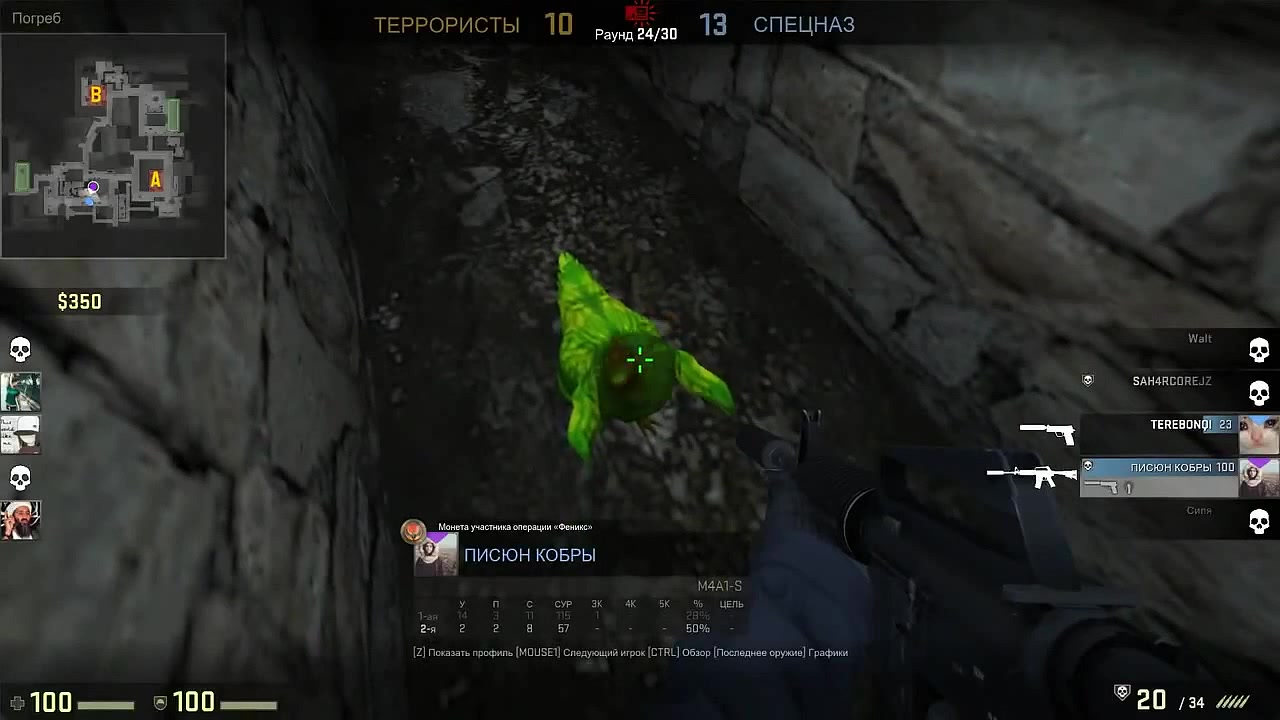Click the ТЕРРОРИСТЫ team label
The width and height of the screenshot is (1280, 720).
(x=447, y=25)
